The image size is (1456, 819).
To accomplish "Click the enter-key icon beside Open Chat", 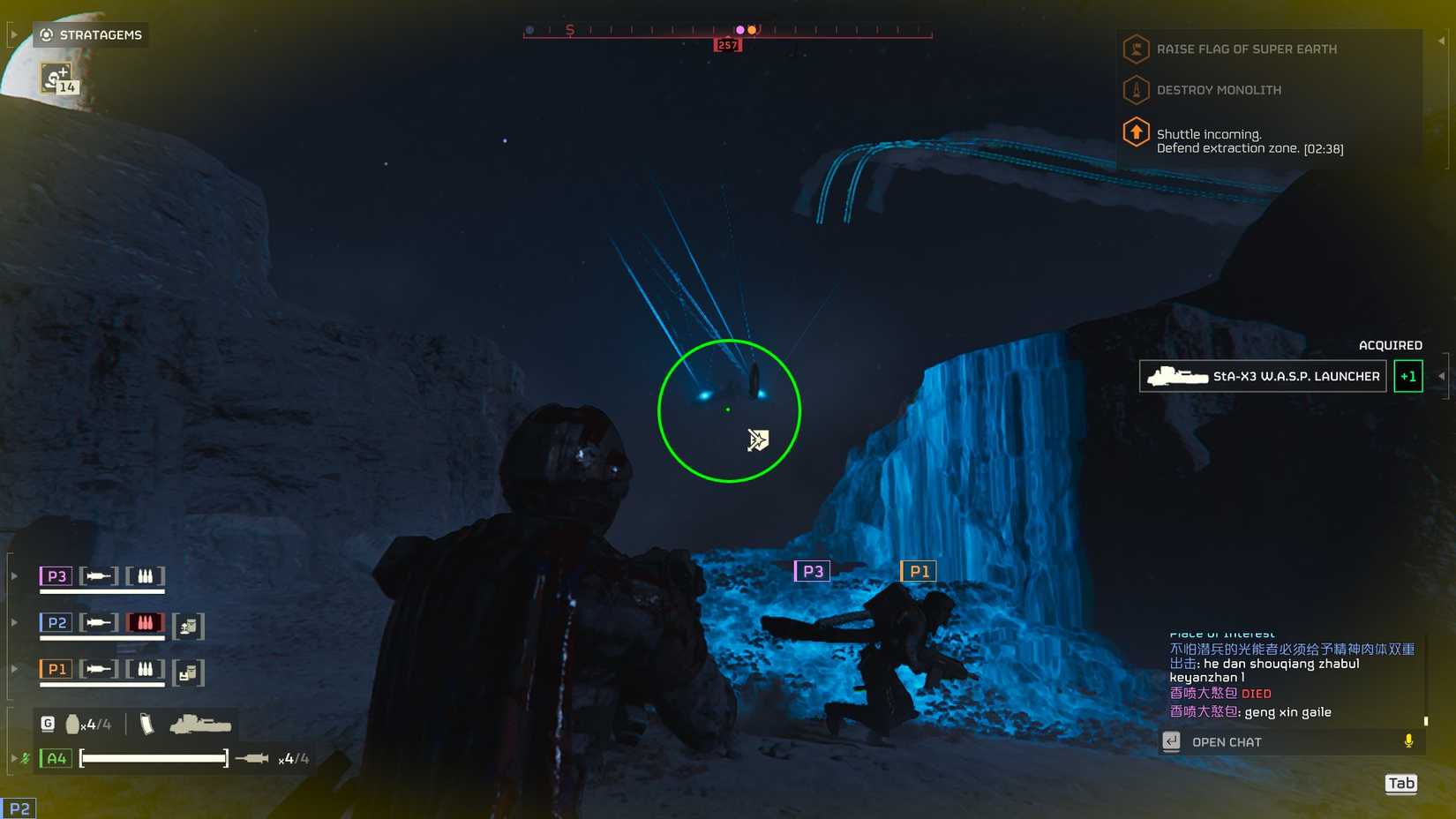I will pos(1172,741).
